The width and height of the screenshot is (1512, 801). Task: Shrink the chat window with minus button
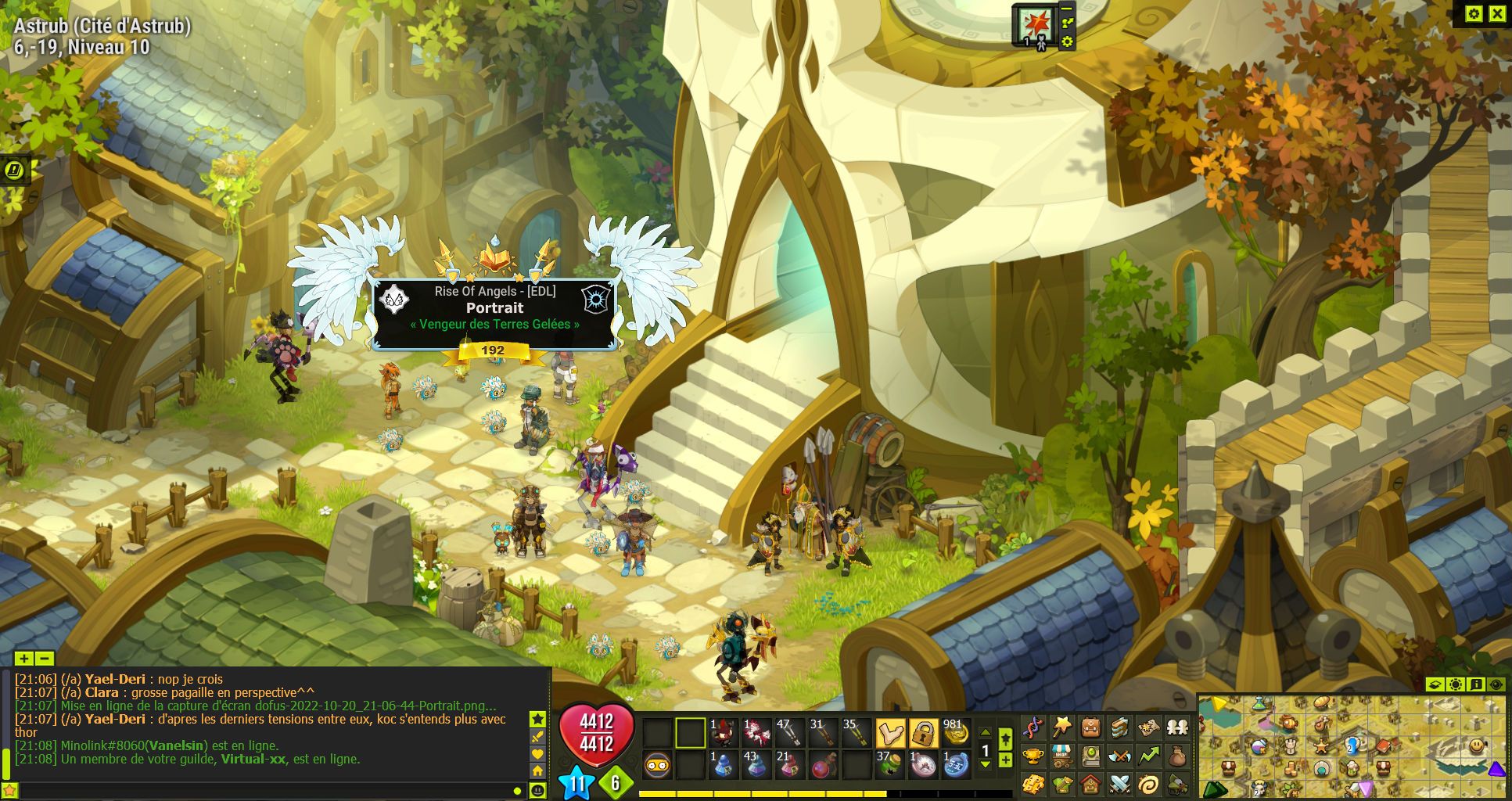coord(45,659)
